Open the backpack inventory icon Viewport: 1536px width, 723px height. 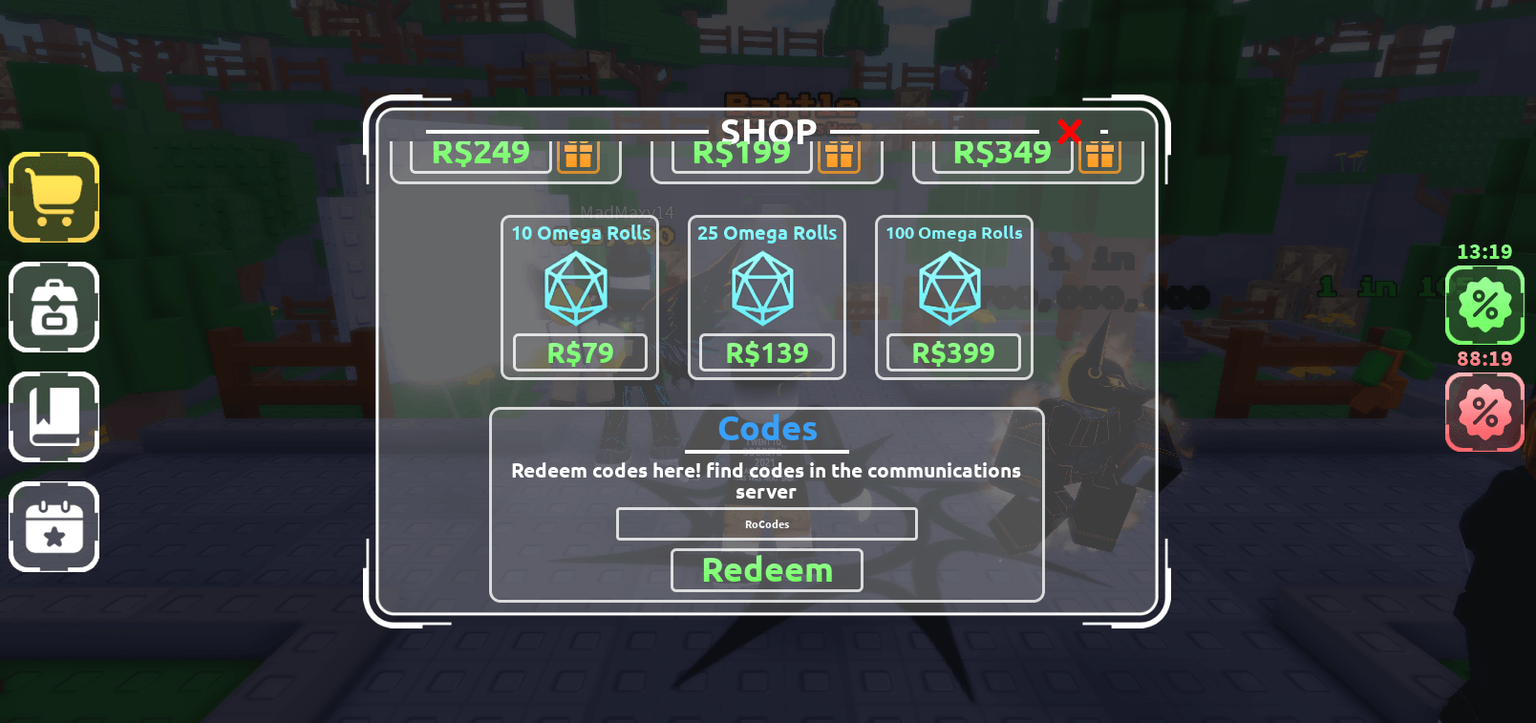(x=53, y=307)
